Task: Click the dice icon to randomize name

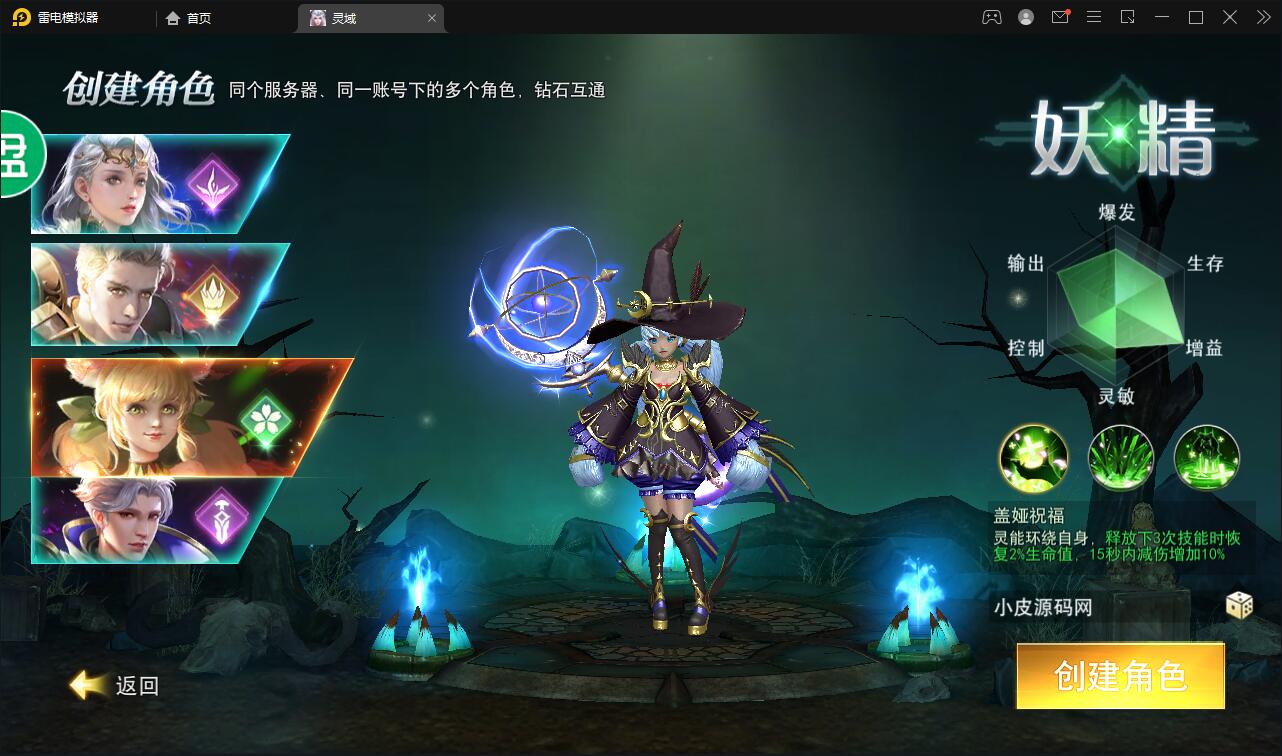Action: [x=1238, y=606]
